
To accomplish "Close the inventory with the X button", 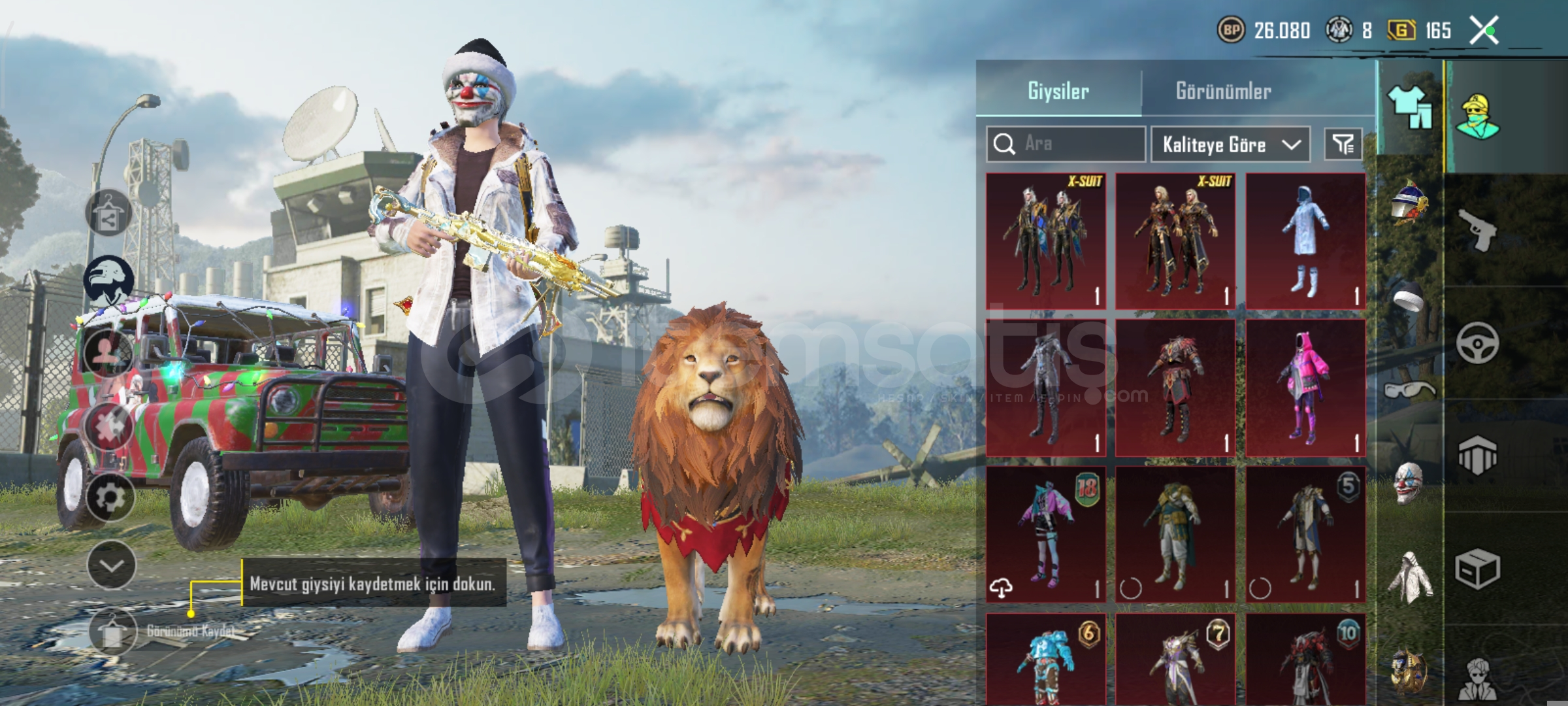I will [x=1484, y=30].
